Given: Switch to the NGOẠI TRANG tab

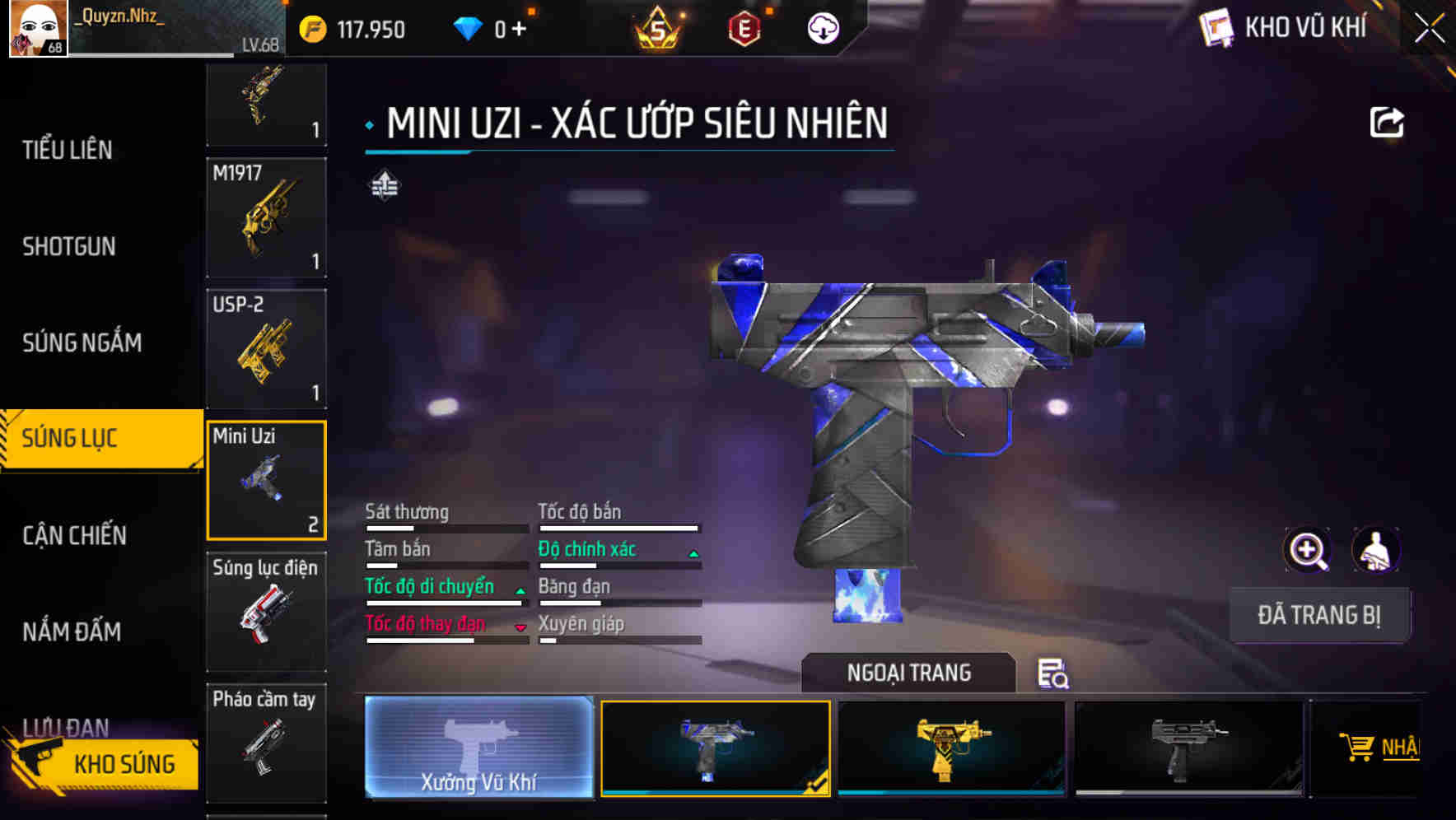Looking at the screenshot, I should point(909,673).
